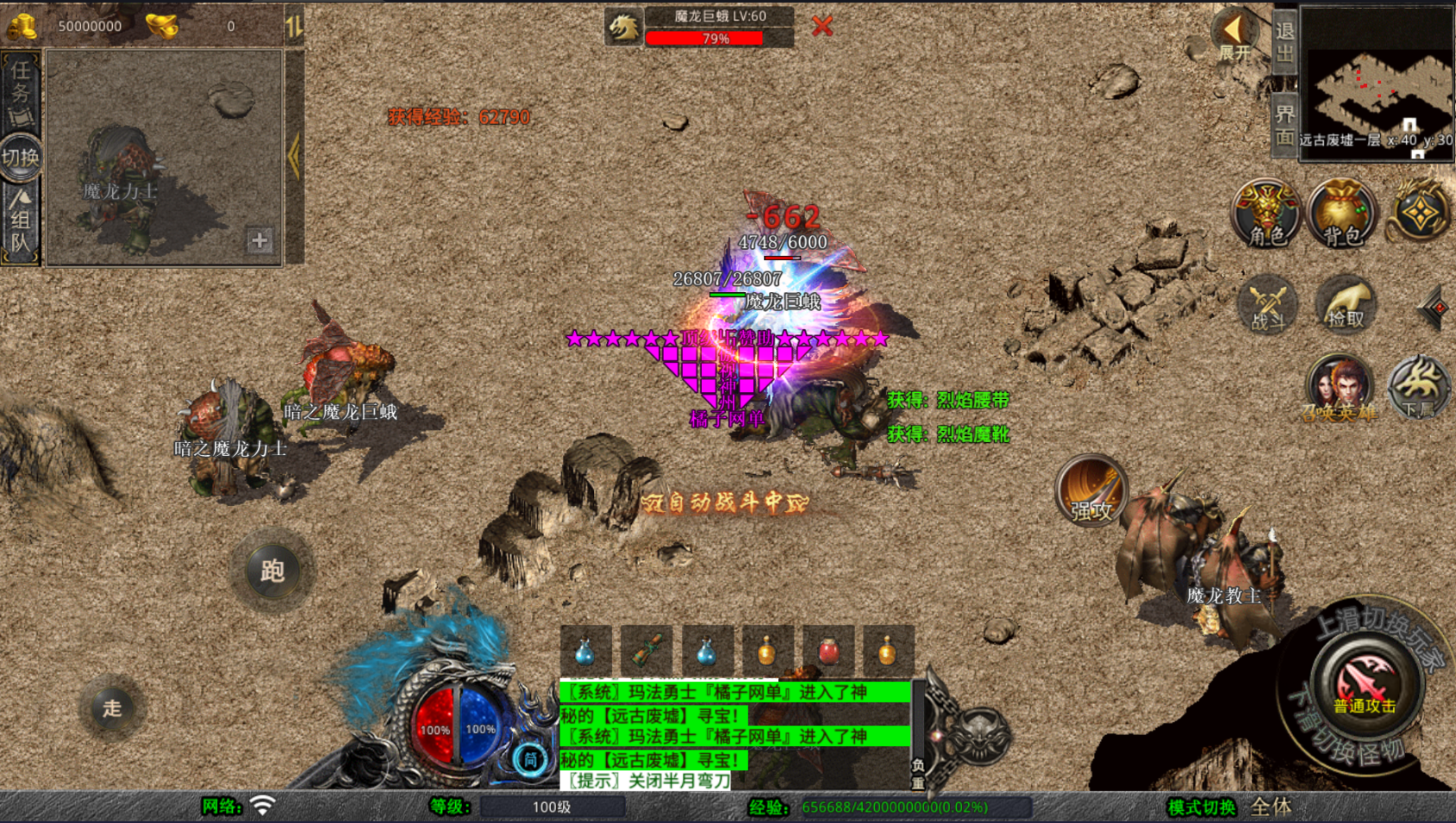Click 模式切换 attack mode switch
Screen dimensions: 1456x823
tap(1202, 807)
